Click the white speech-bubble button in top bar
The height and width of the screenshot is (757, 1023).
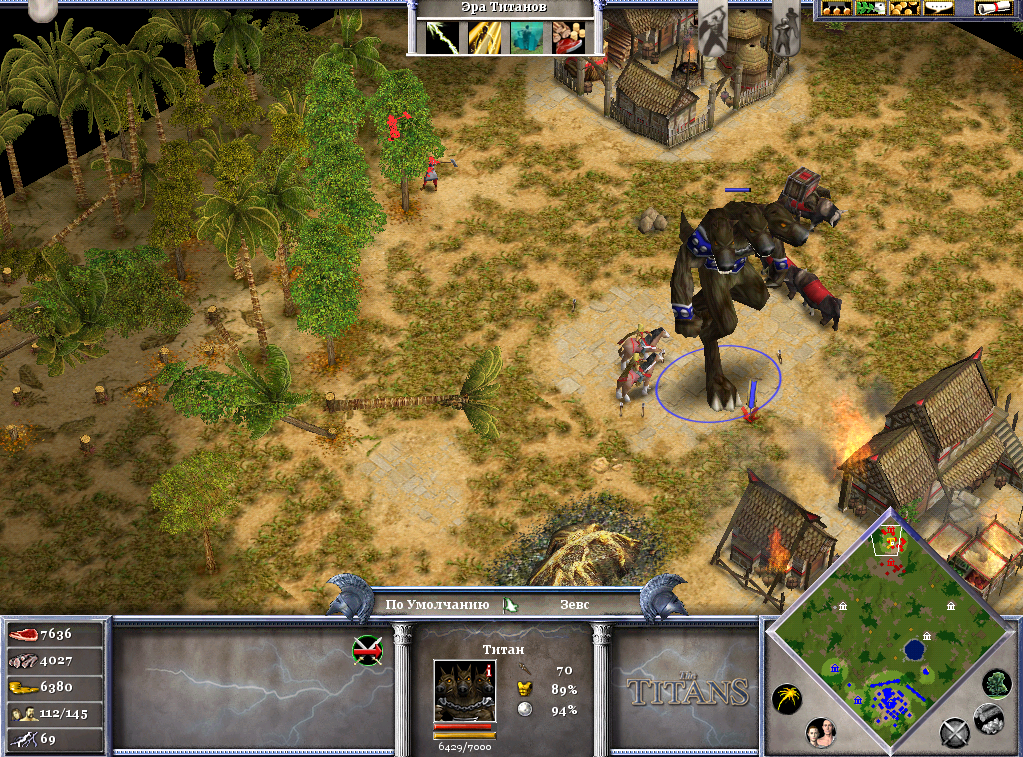point(938,8)
